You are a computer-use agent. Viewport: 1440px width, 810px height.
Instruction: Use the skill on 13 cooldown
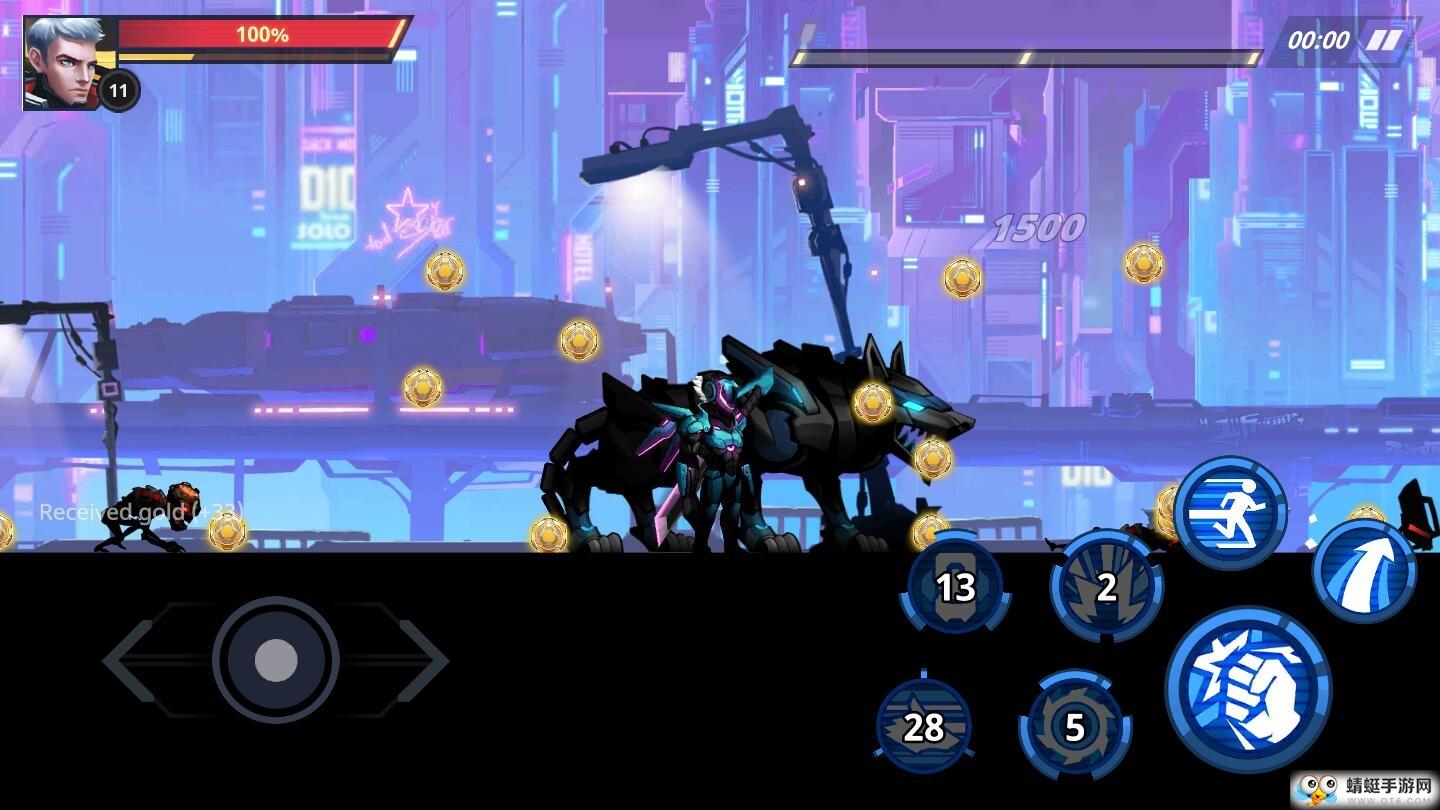pos(955,587)
